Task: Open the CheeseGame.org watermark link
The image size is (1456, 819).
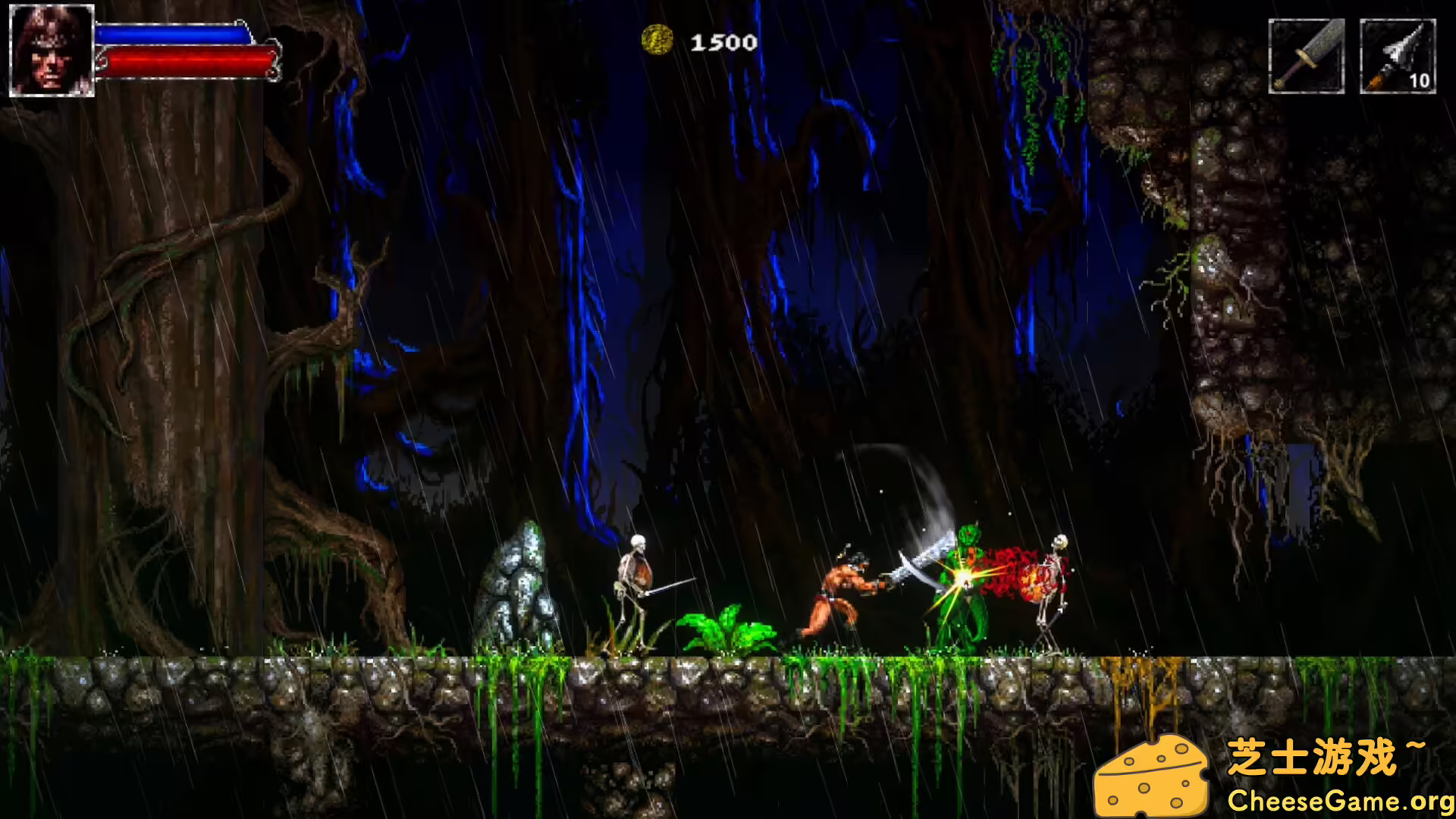Action: 1341,800
